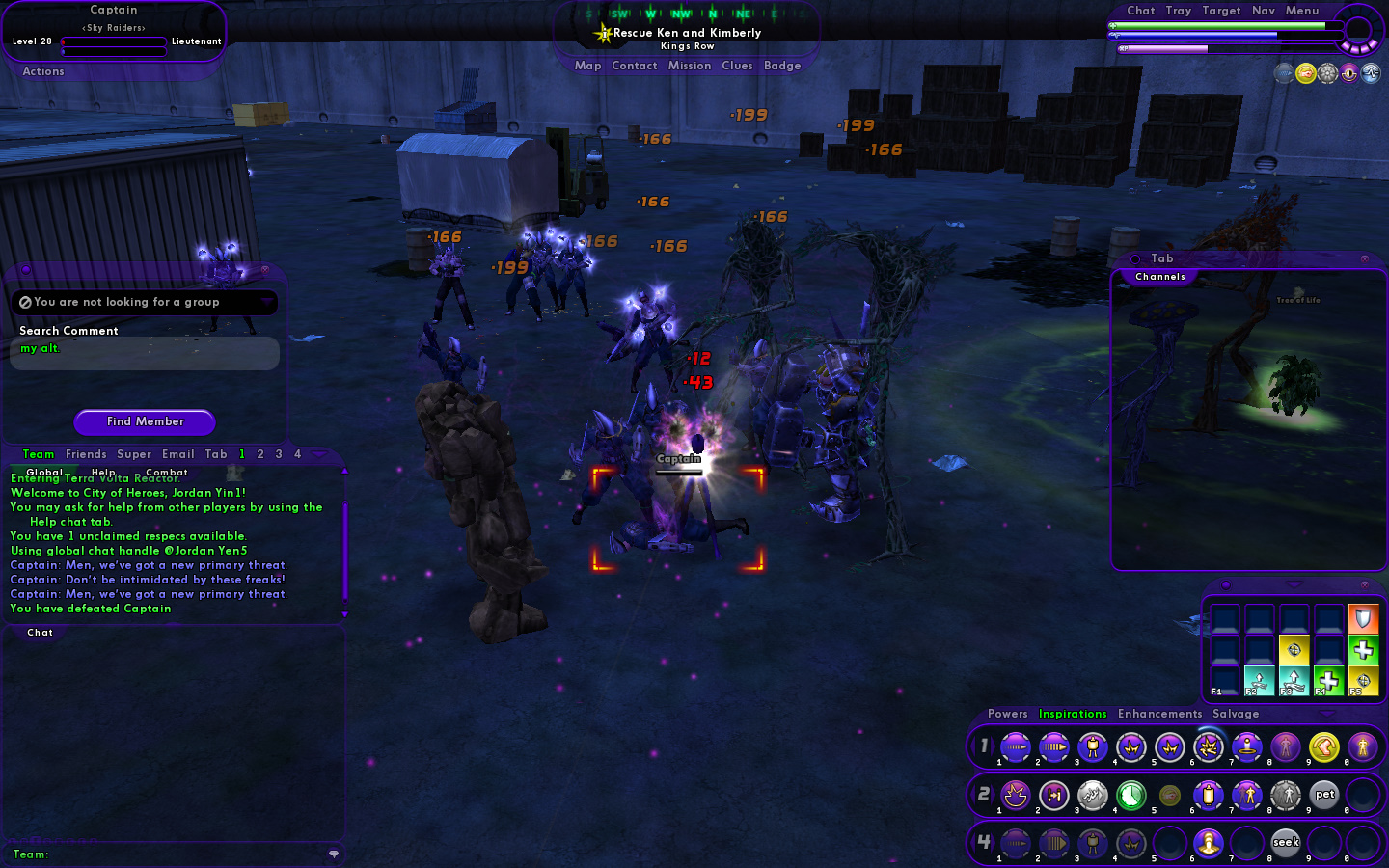Open the Map from the navigation bar

587,66
